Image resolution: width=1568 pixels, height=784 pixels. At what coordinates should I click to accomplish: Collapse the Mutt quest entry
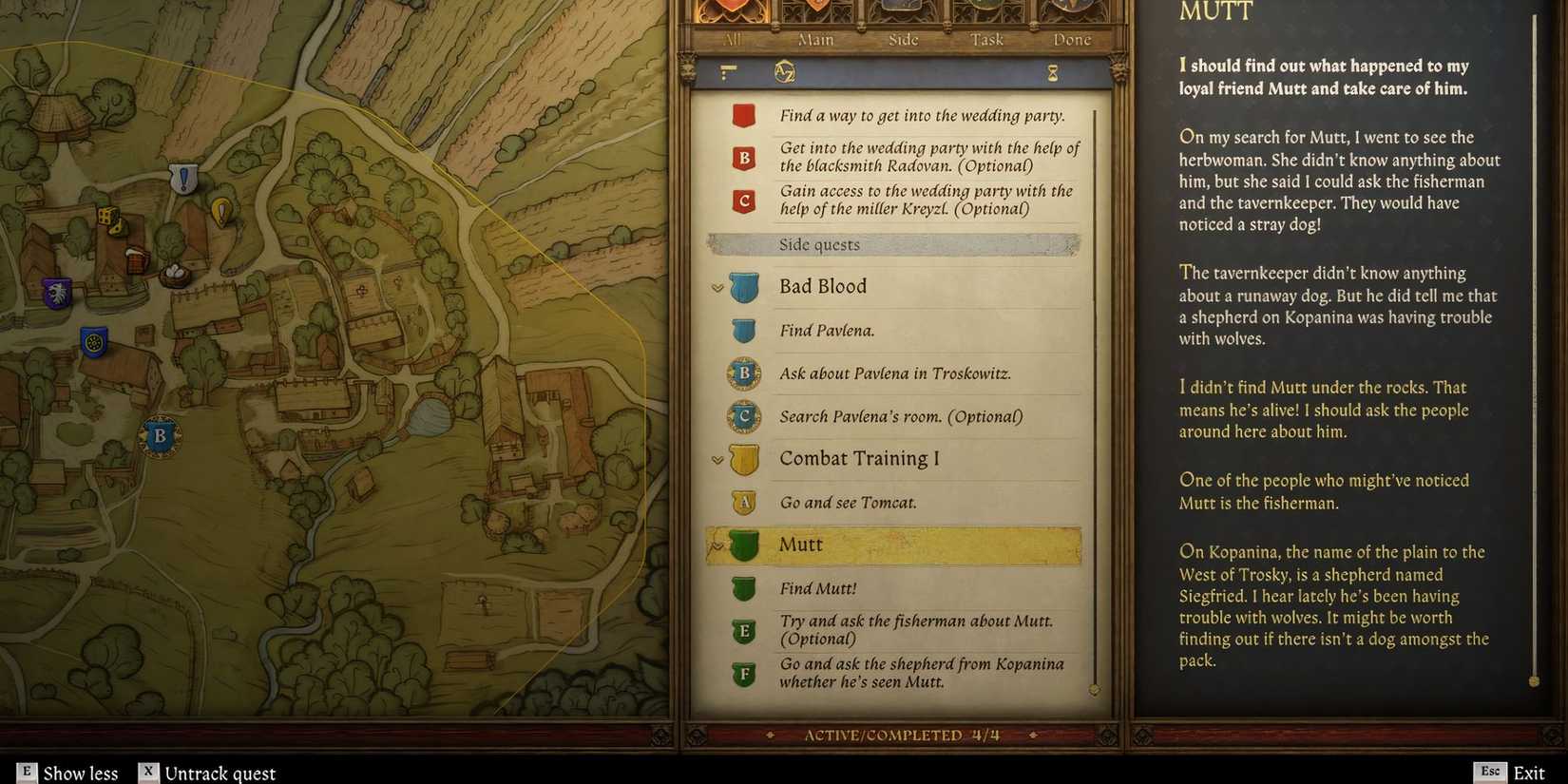(x=717, y=545)
